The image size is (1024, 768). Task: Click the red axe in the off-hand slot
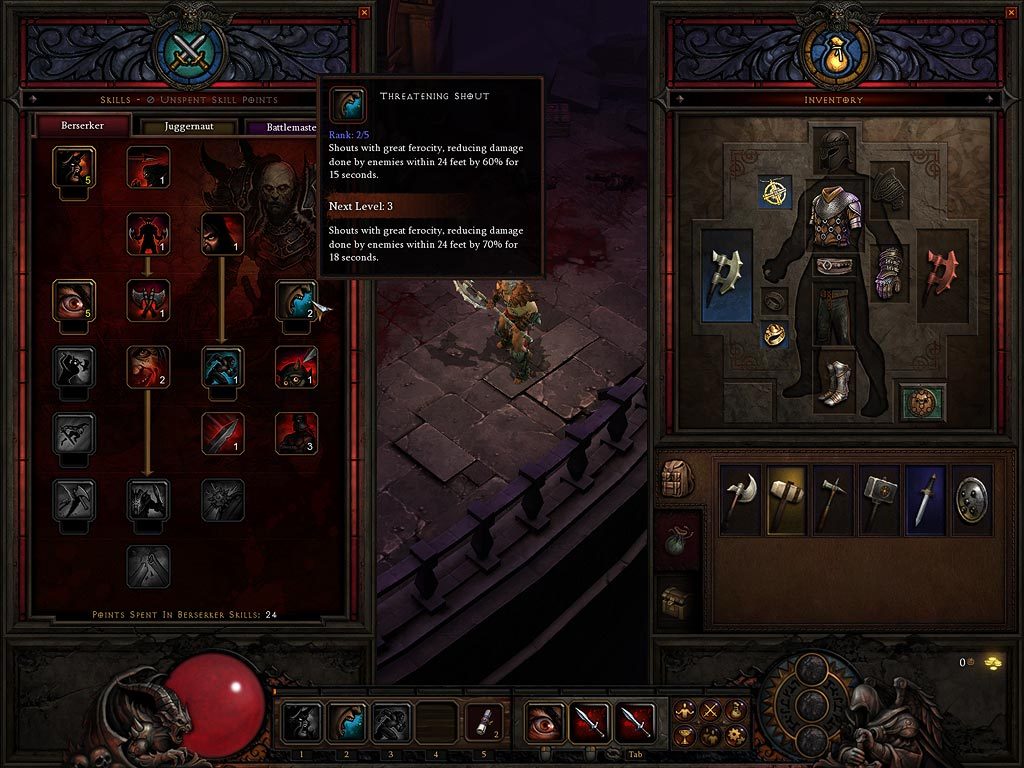(943, 273)
